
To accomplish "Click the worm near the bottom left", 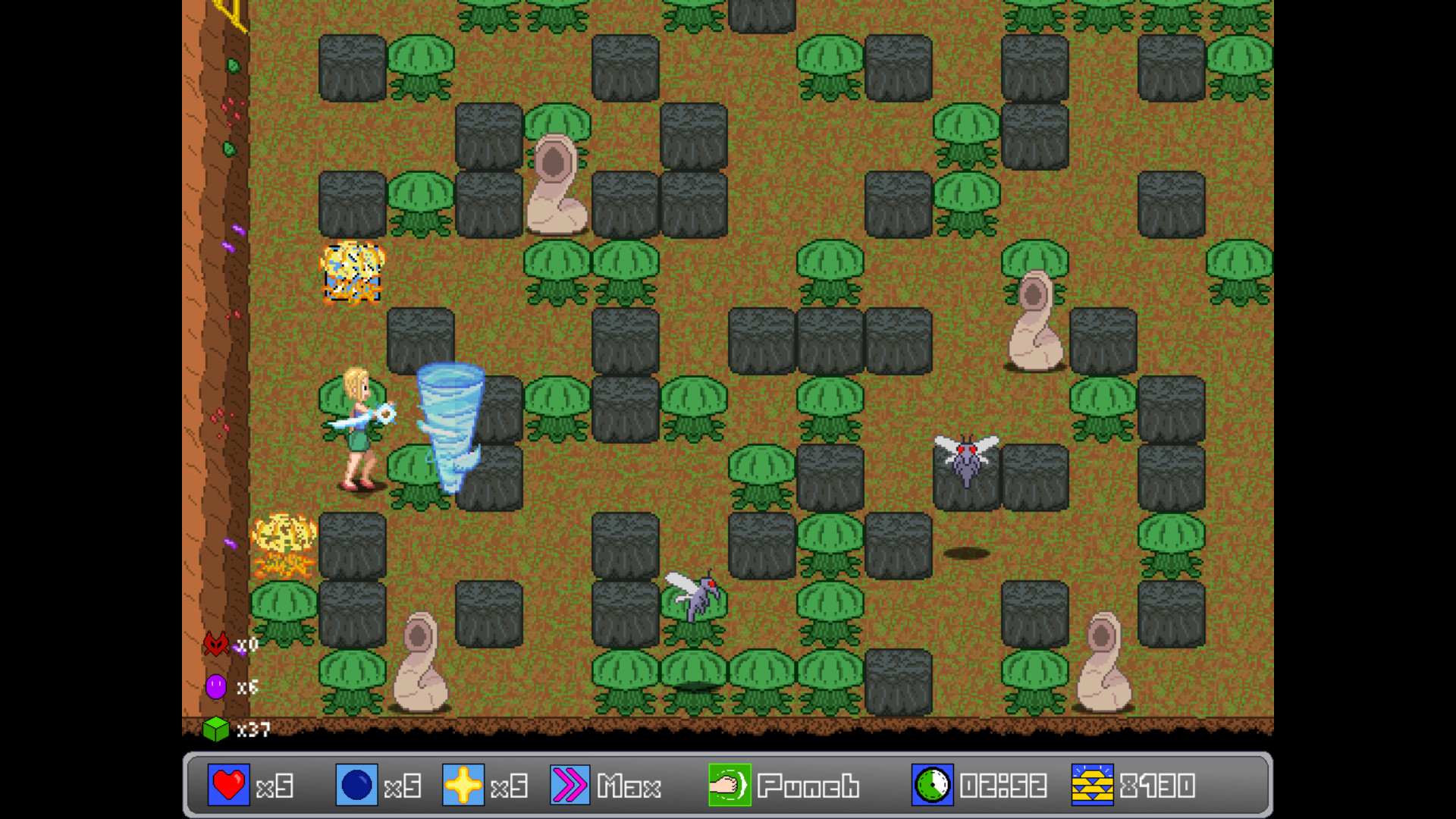I will click(x=421, y=660).
